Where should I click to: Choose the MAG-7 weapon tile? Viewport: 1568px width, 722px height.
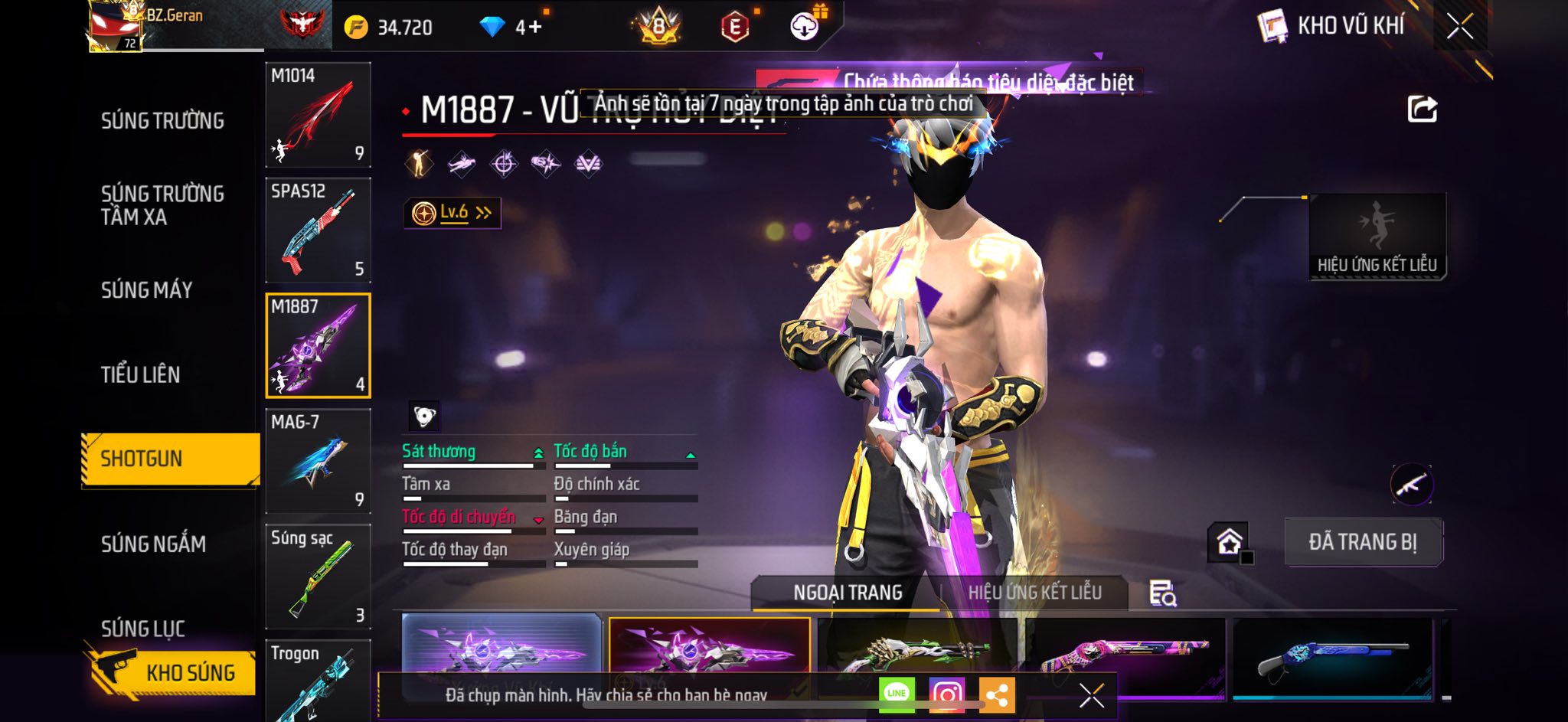click(318, 461)
